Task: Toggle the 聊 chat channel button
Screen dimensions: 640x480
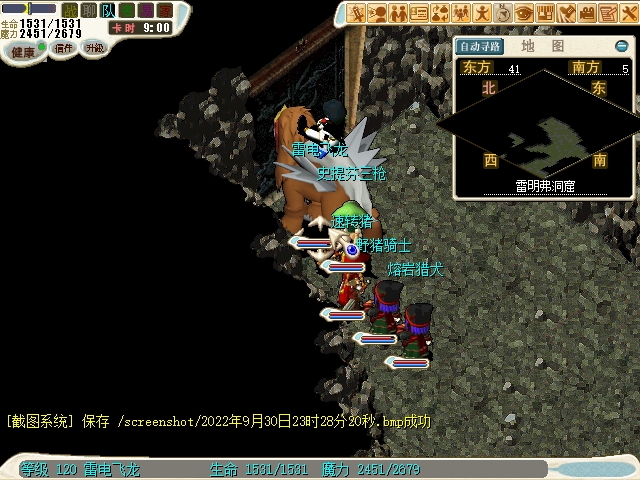Action: click(x=88, y=10)
